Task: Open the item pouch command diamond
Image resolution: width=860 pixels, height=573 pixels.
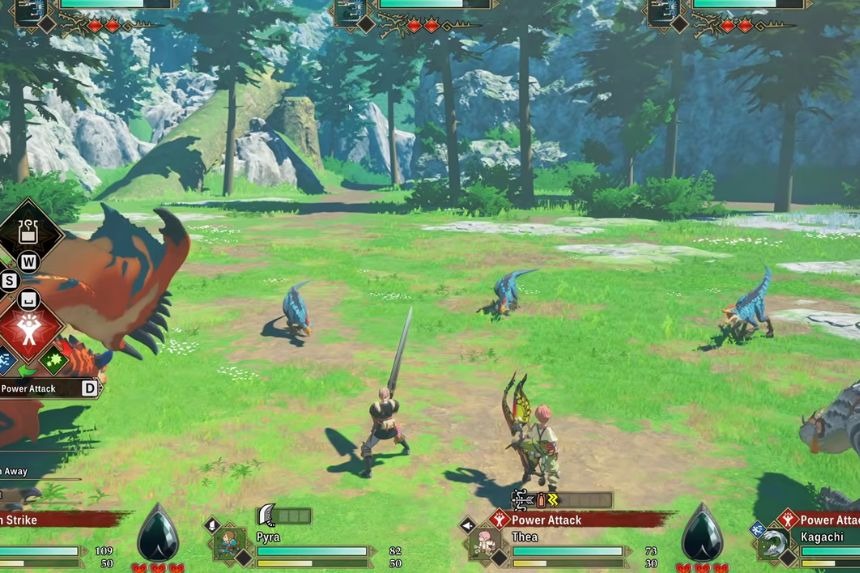Action: (29, 232)
